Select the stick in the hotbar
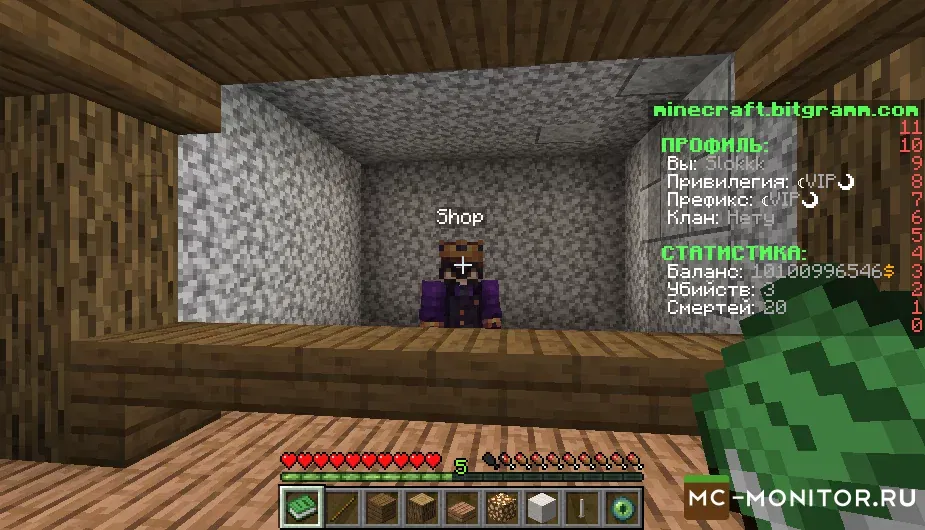The width and height of the screenshot is (925, 530). coord(340,507)
